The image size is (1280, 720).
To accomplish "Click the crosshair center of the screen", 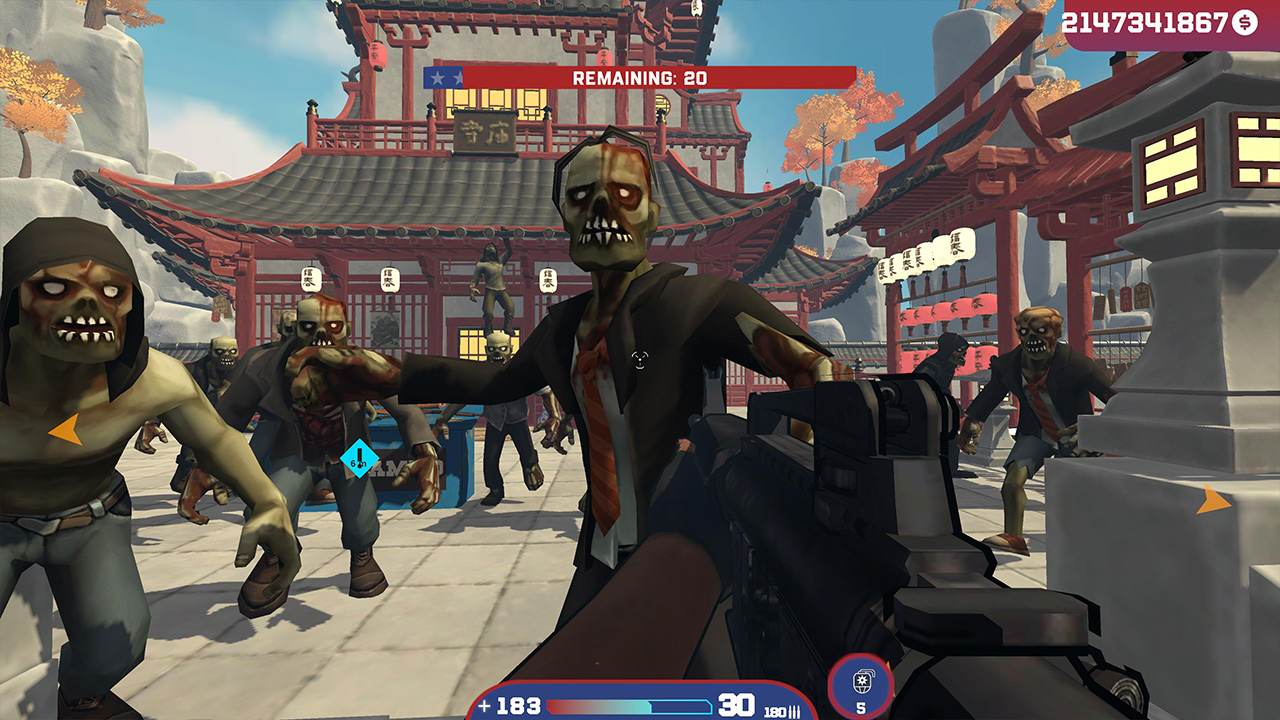I will coord(640,360).
